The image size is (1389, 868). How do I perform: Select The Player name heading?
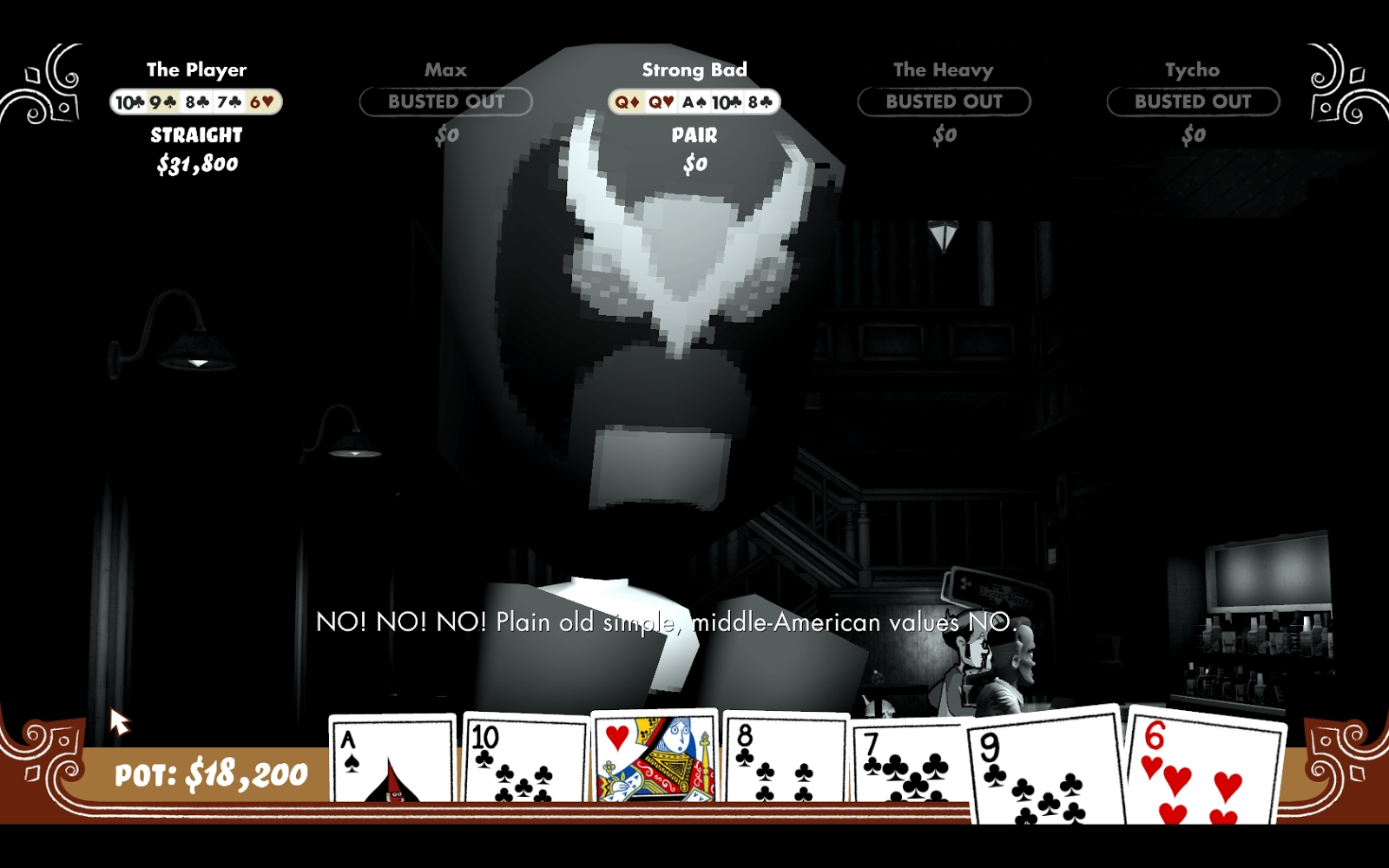tap(196, 69)
